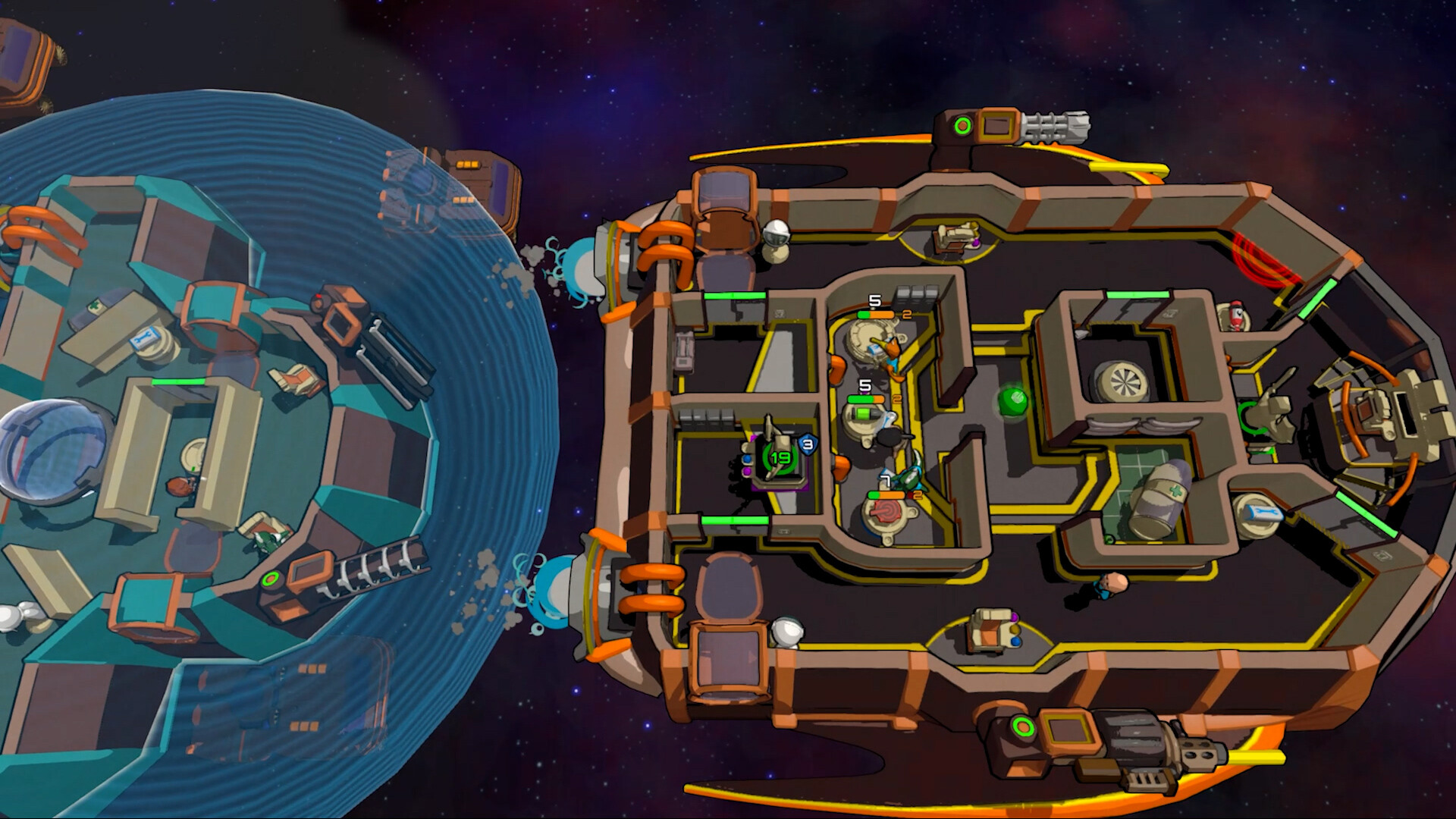Image resolution: width=1456 pixels, height=819 pixels.
Task: Select the red fire extinguisher in the upper-right room
Action: (x=1236, y=315)
